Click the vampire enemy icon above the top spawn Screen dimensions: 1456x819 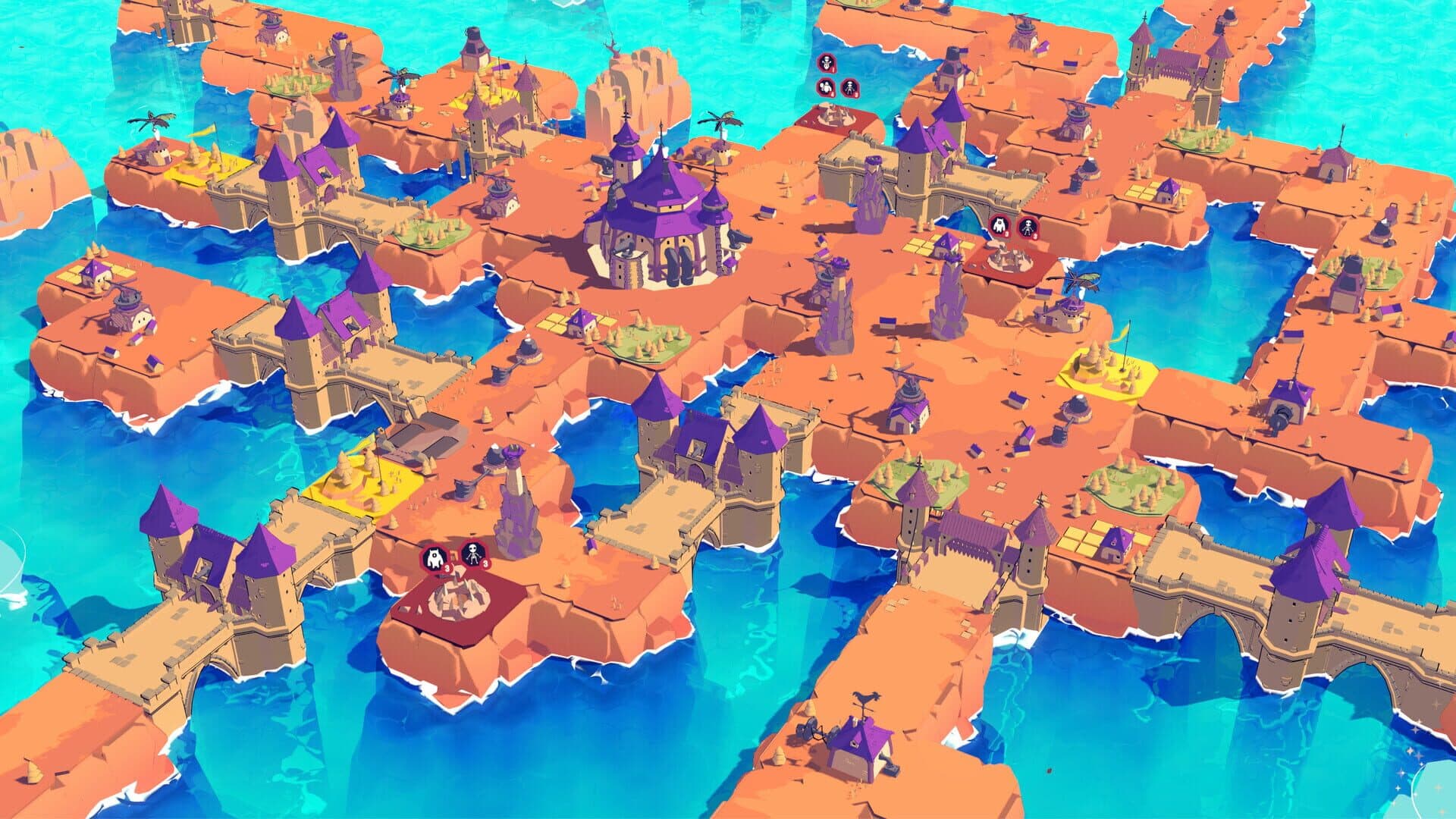pyautogui.click(x=827, y=64)
